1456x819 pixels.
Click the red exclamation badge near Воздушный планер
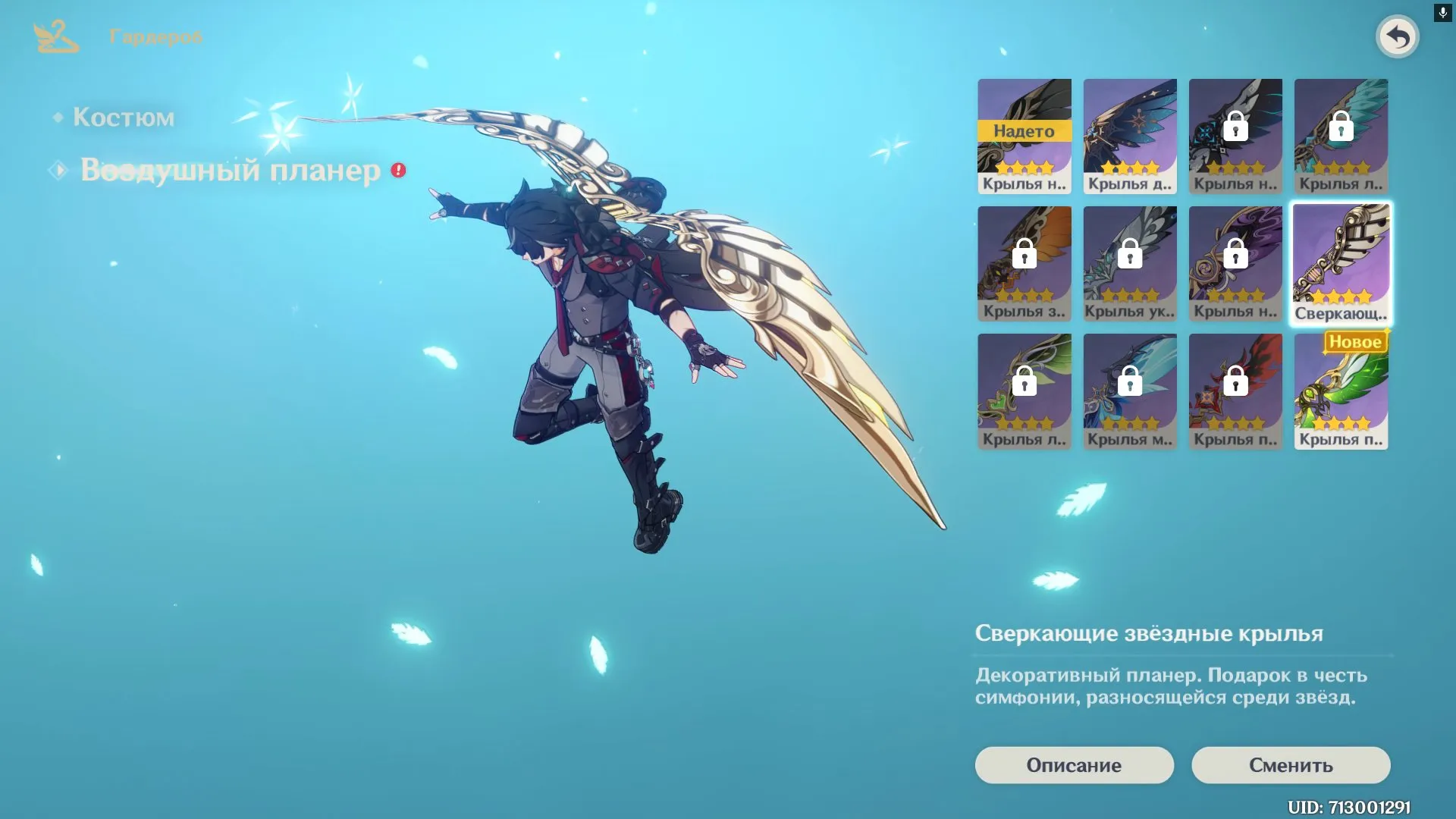click(396, 171)
